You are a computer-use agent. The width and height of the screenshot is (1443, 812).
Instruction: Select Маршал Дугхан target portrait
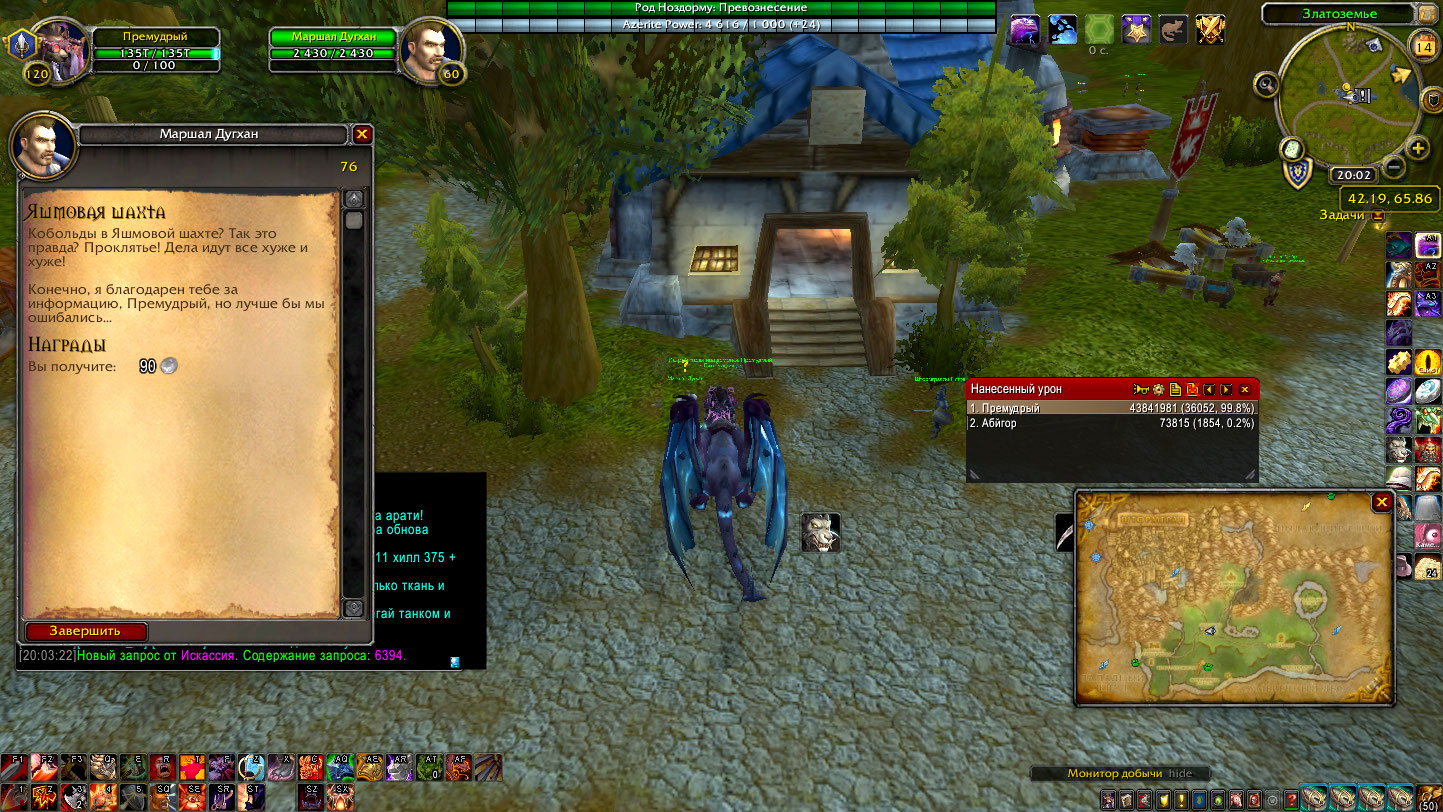(431, 48)
